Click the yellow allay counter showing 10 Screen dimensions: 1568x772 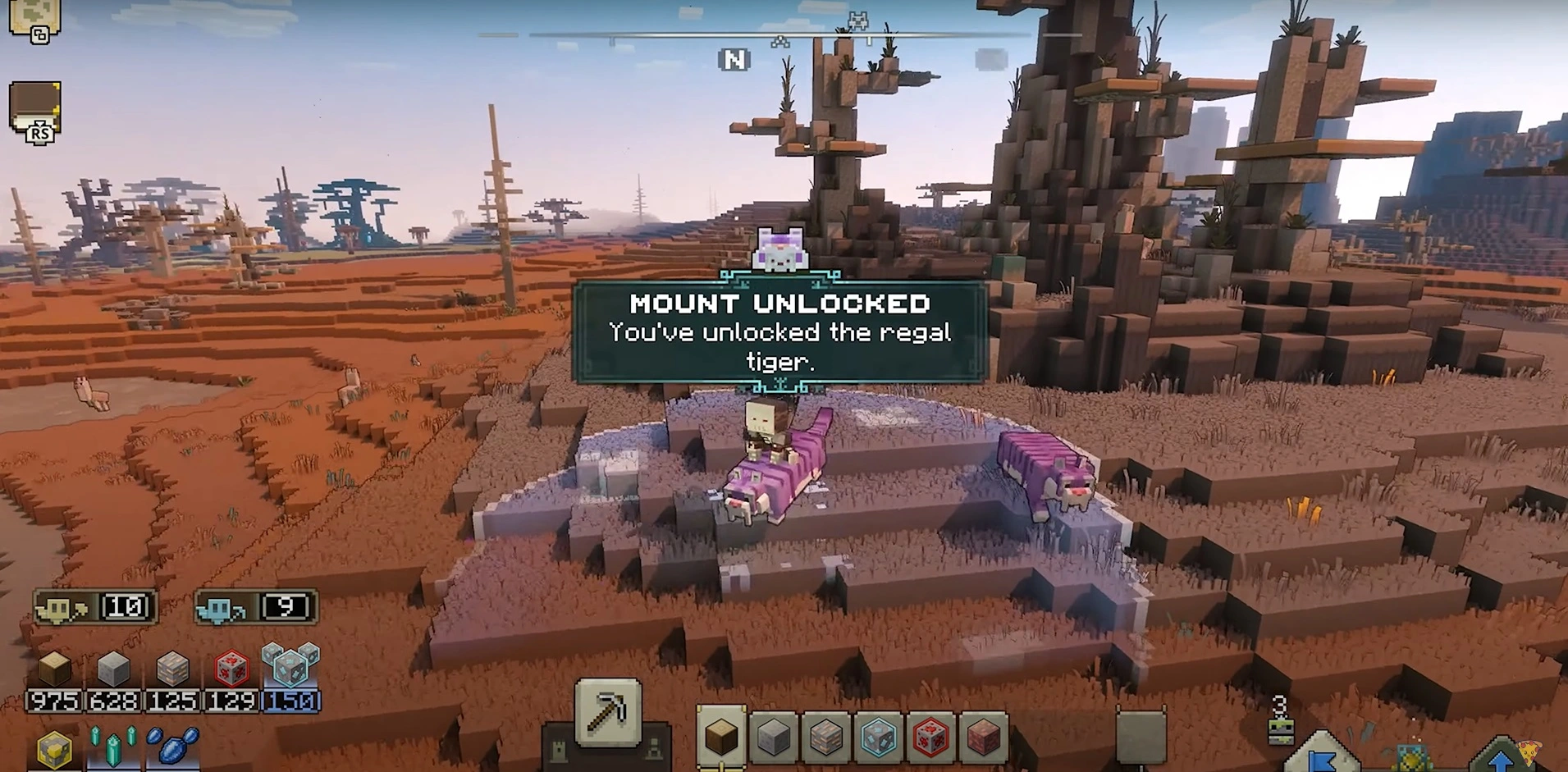click(x=97, y=607)
